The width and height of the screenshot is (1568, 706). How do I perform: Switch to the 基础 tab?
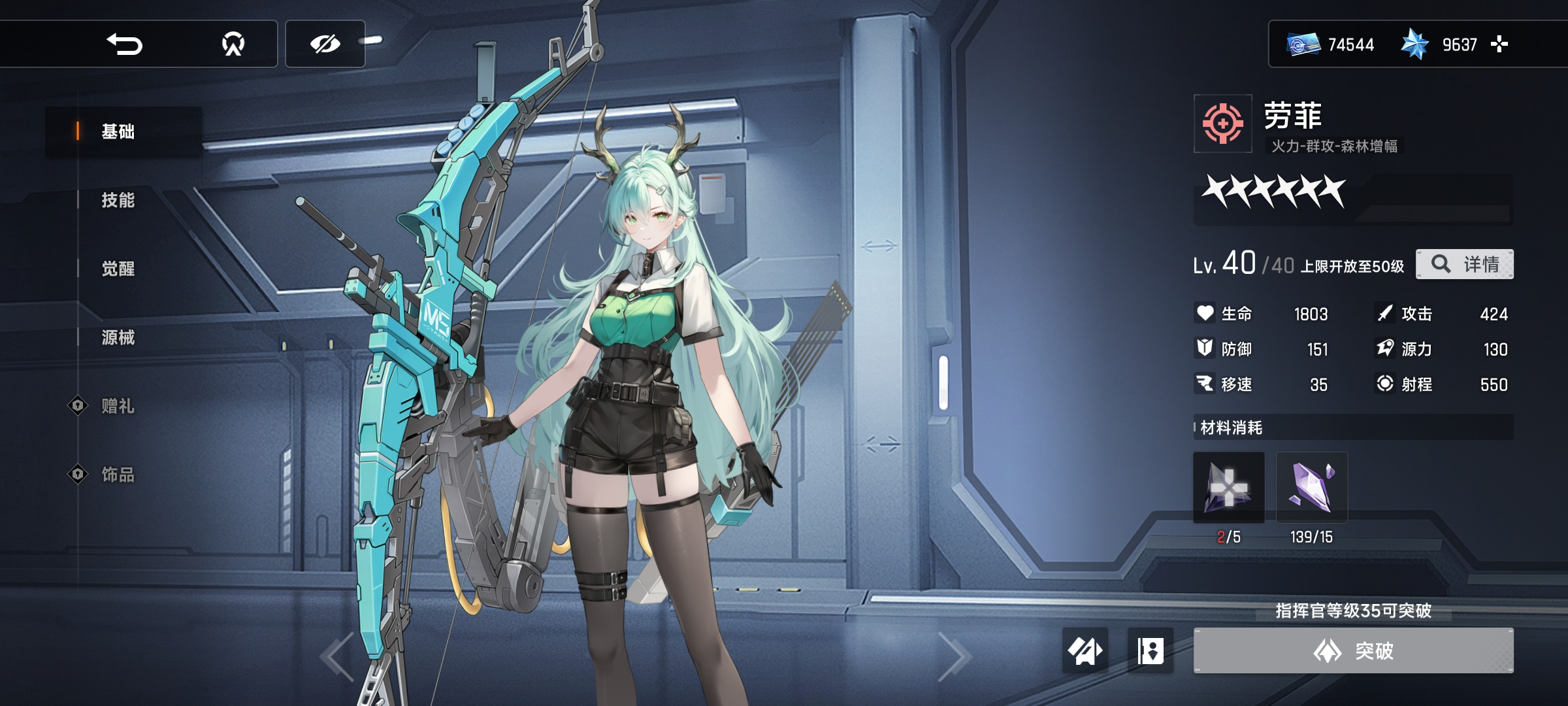(x=118, y=131)
